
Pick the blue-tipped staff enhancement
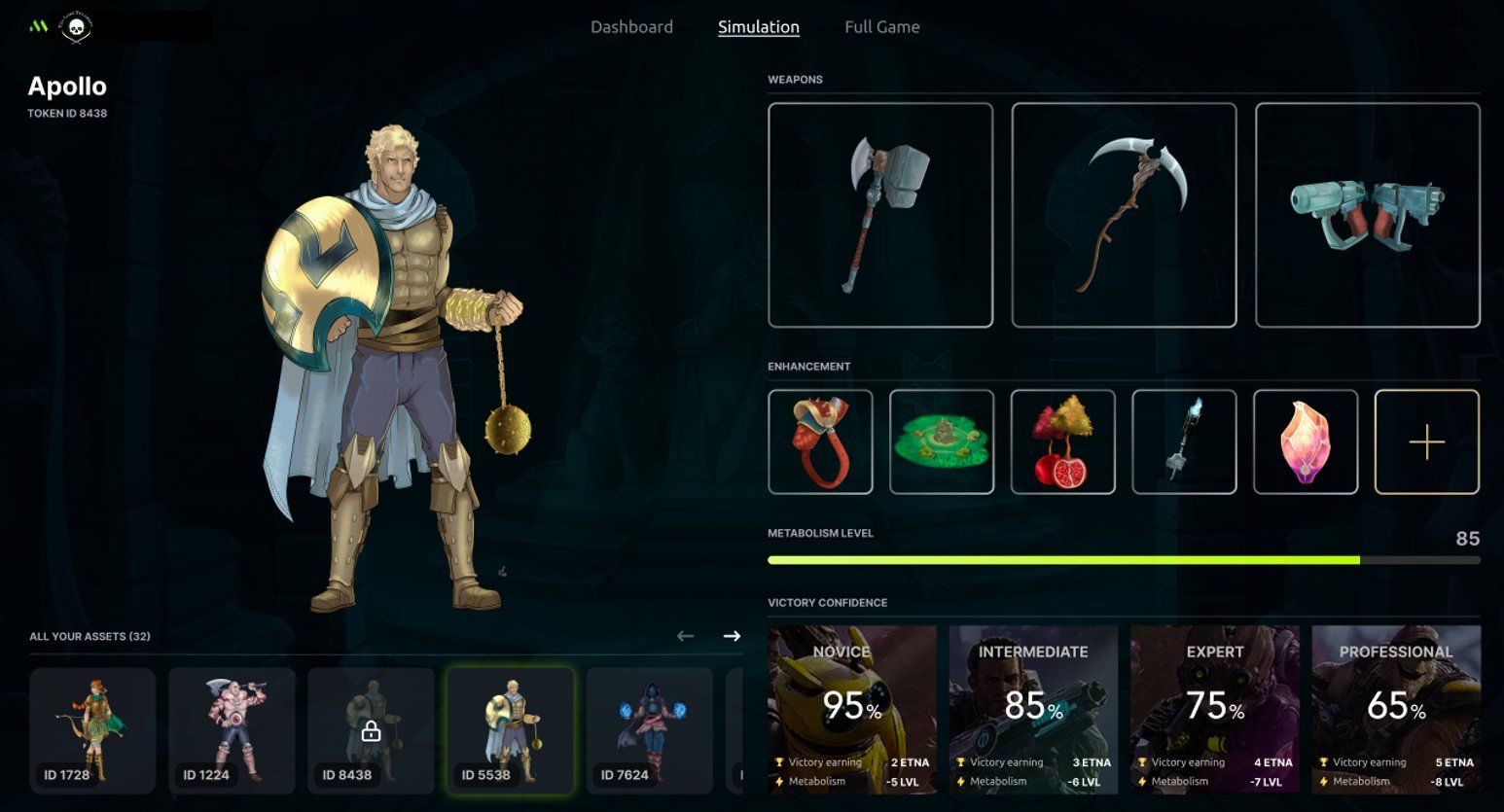click(x=1184, y=441)
